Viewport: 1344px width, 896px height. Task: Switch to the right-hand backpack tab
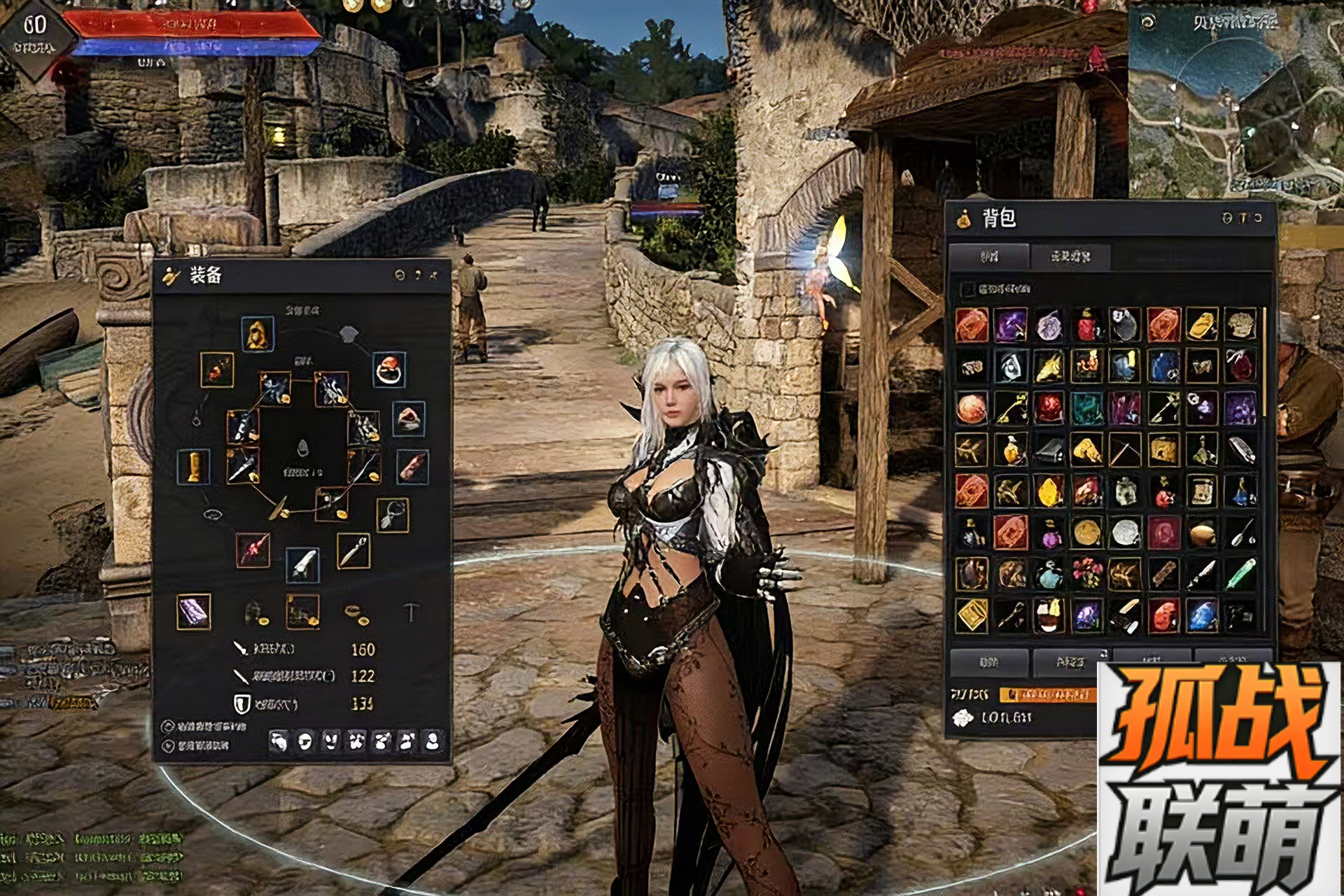click(1070, 257)
